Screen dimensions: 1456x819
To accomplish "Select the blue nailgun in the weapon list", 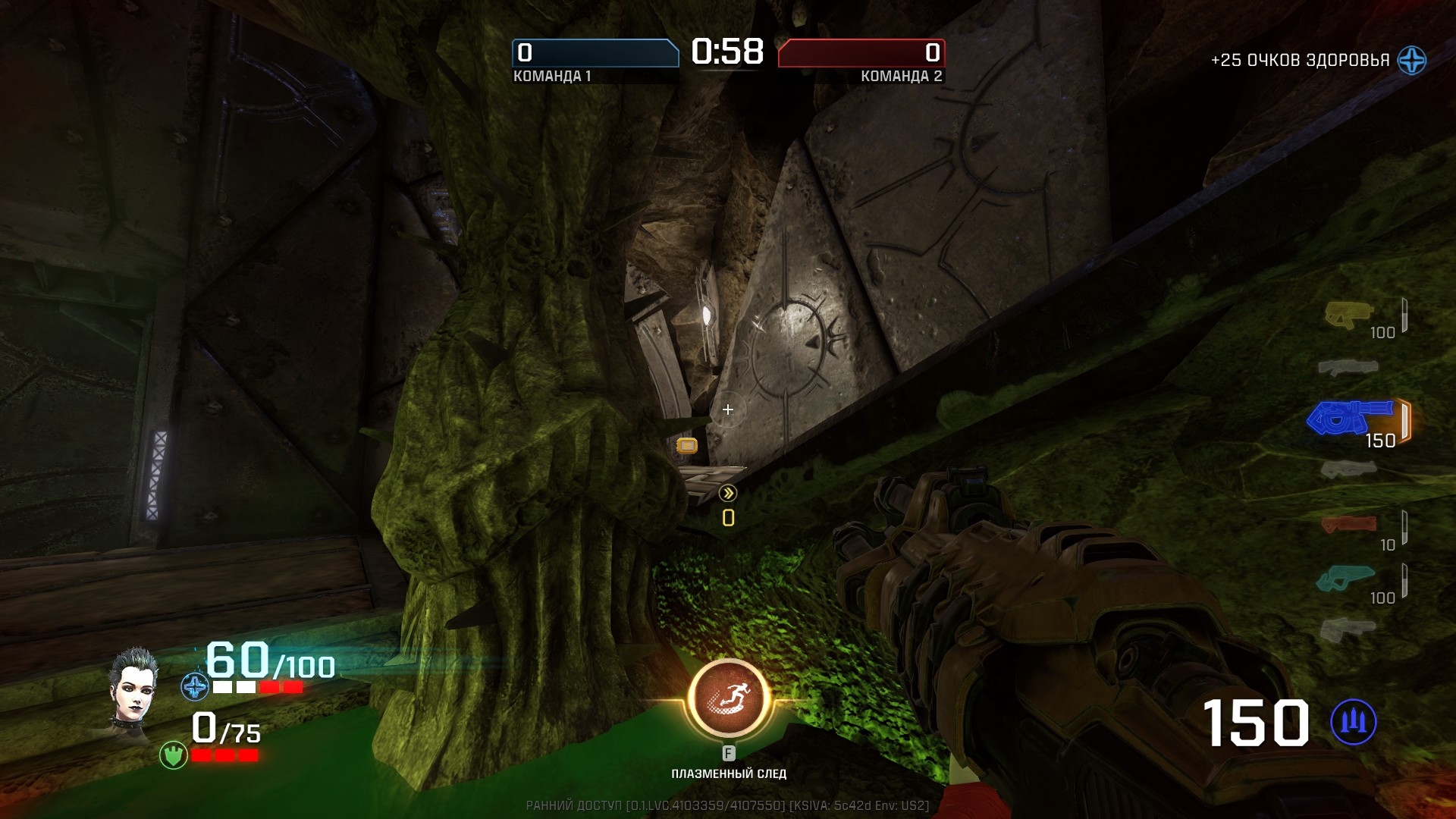I will pyautogui.click(x=1350, y=418).
